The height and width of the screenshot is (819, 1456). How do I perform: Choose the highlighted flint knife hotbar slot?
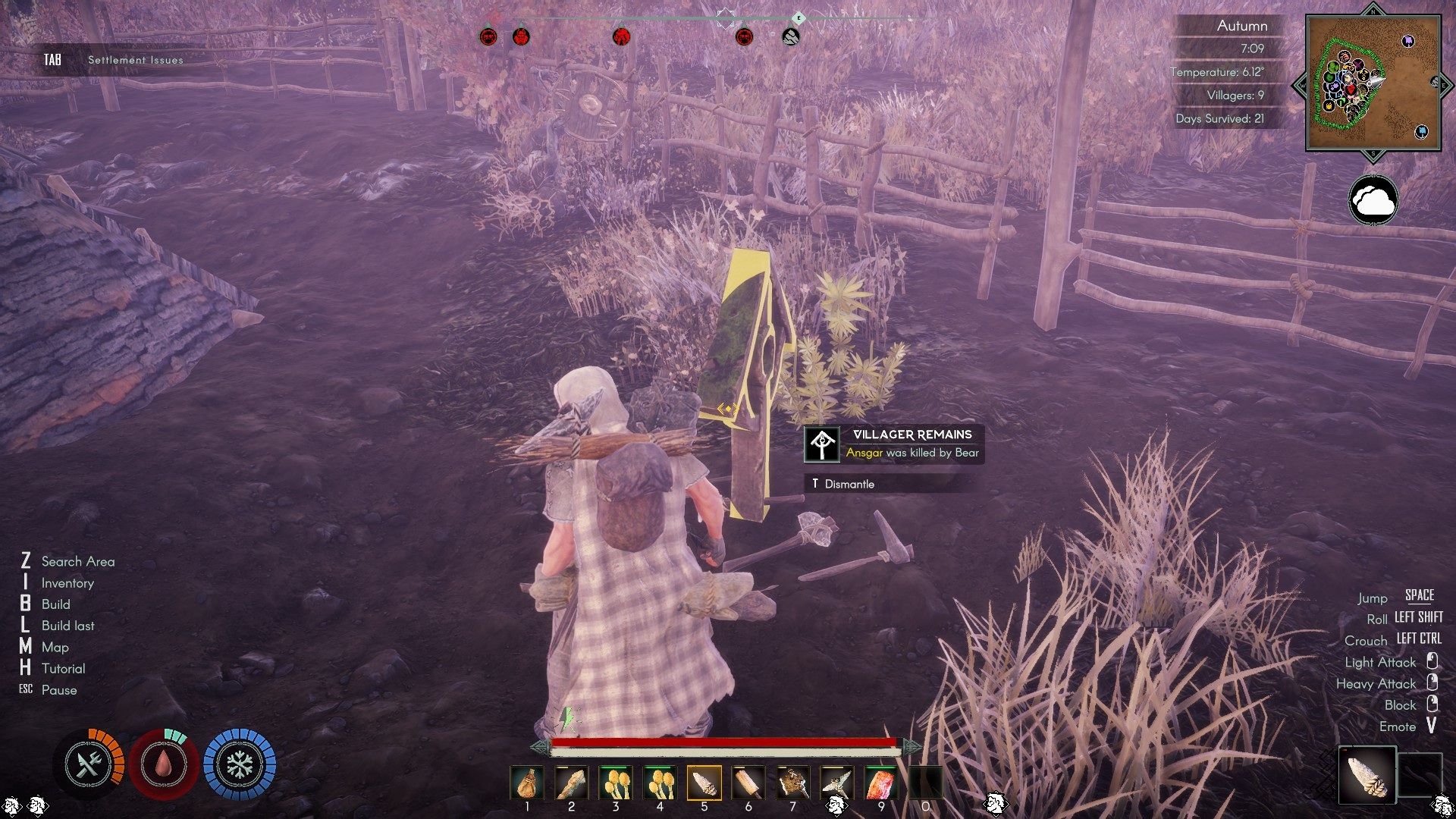click(x=704, y=782)
